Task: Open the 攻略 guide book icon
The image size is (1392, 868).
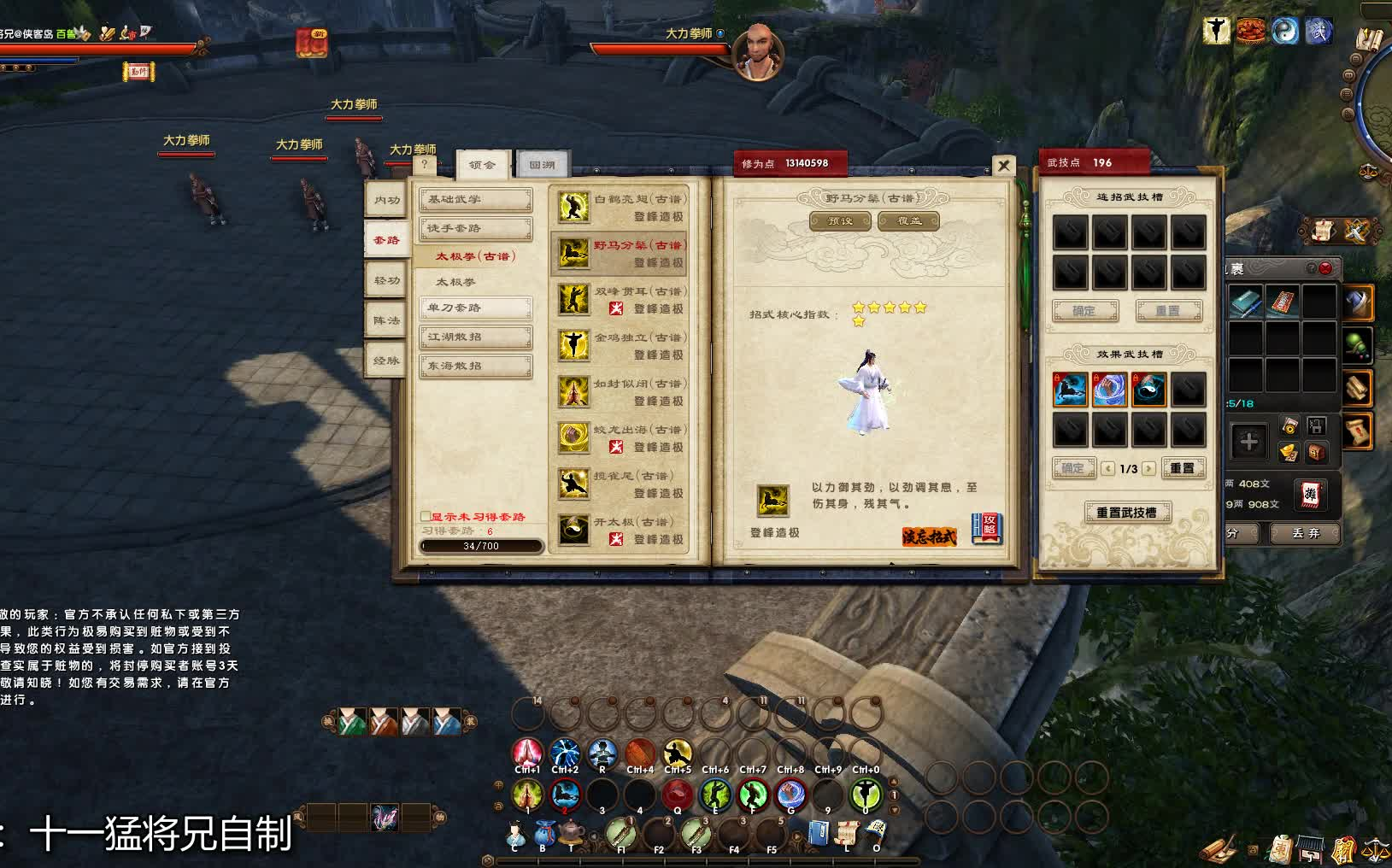Action: [x=987, y=528]
